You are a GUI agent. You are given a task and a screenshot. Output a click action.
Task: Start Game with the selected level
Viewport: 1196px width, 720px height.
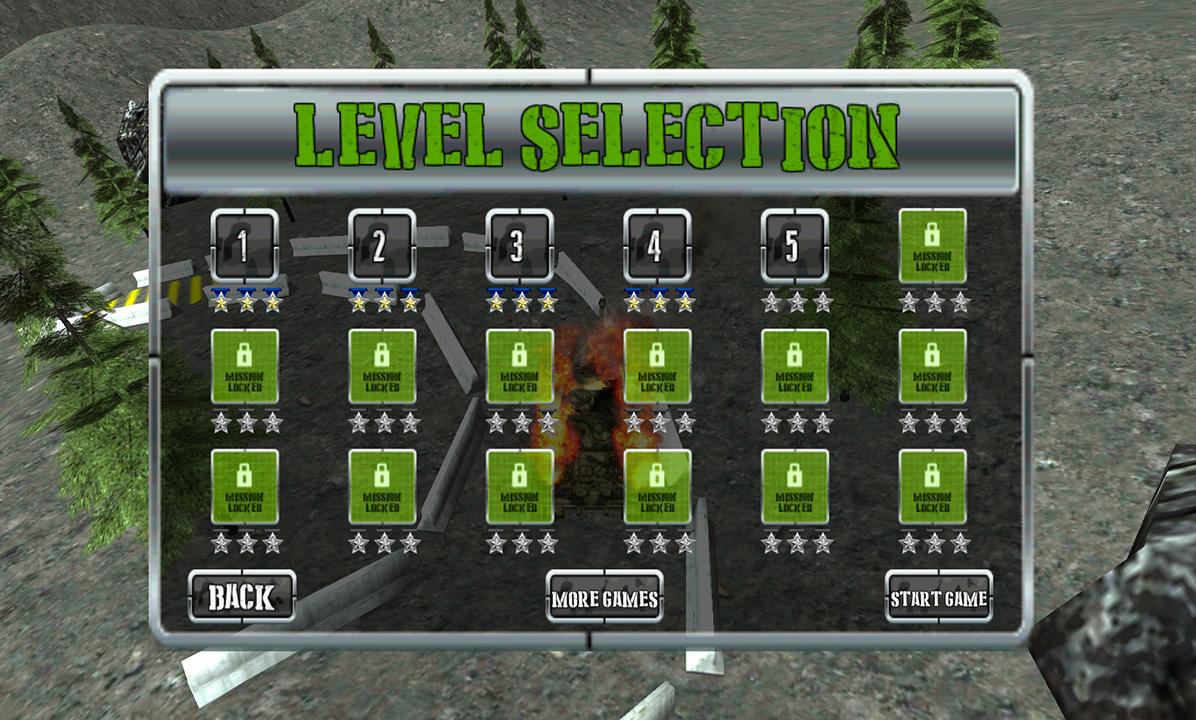pos(938,598)
